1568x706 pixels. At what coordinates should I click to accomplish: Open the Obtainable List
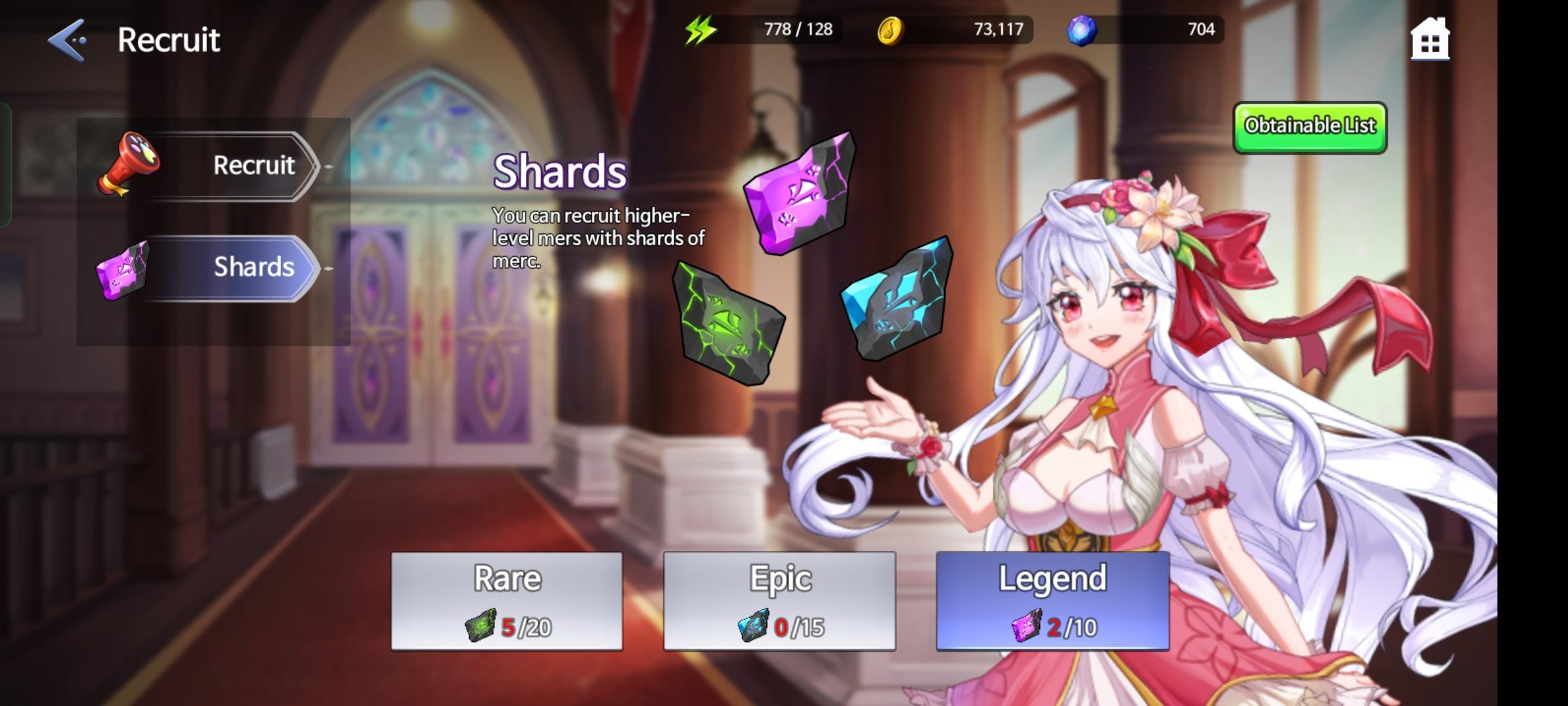[1309, 126]
